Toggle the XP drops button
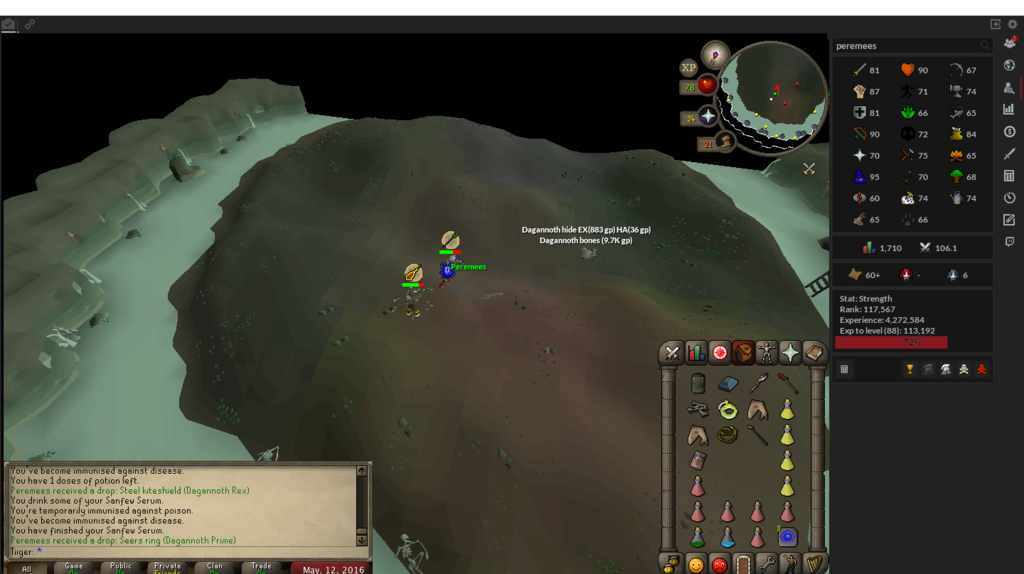The image size is (1024, 574). click(x=688, y=68)
